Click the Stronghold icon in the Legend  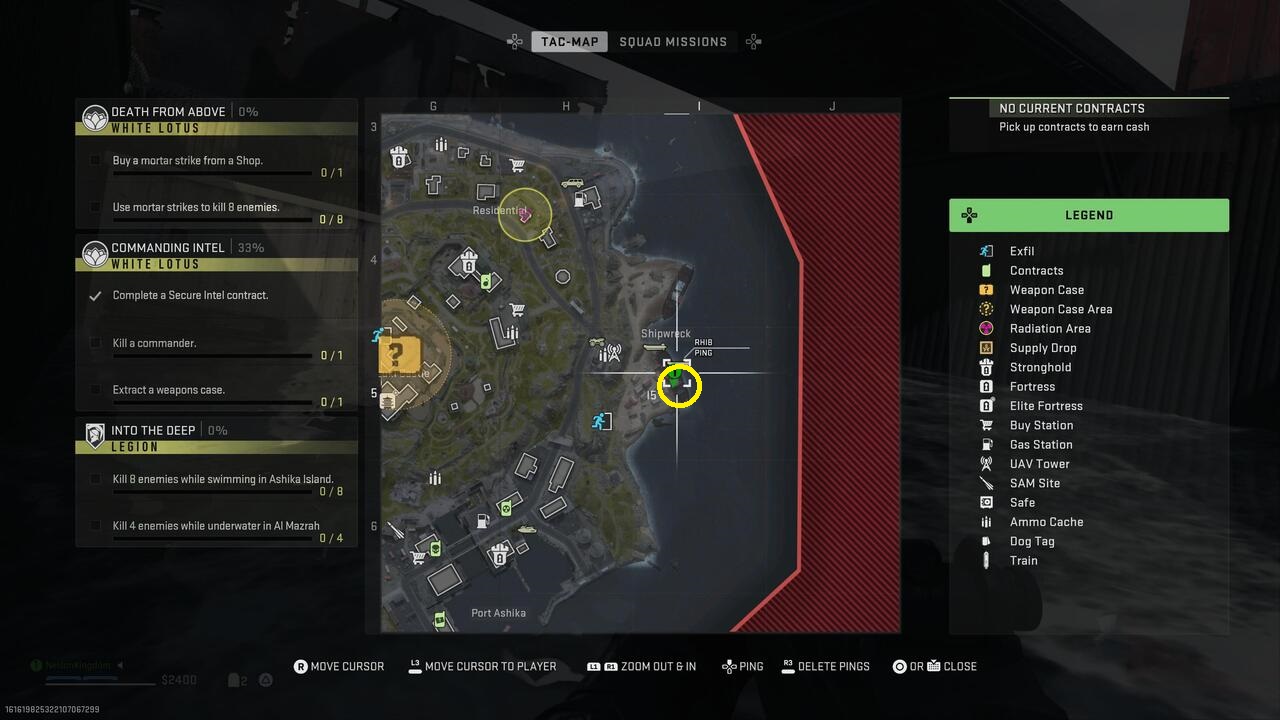[985, 367]
